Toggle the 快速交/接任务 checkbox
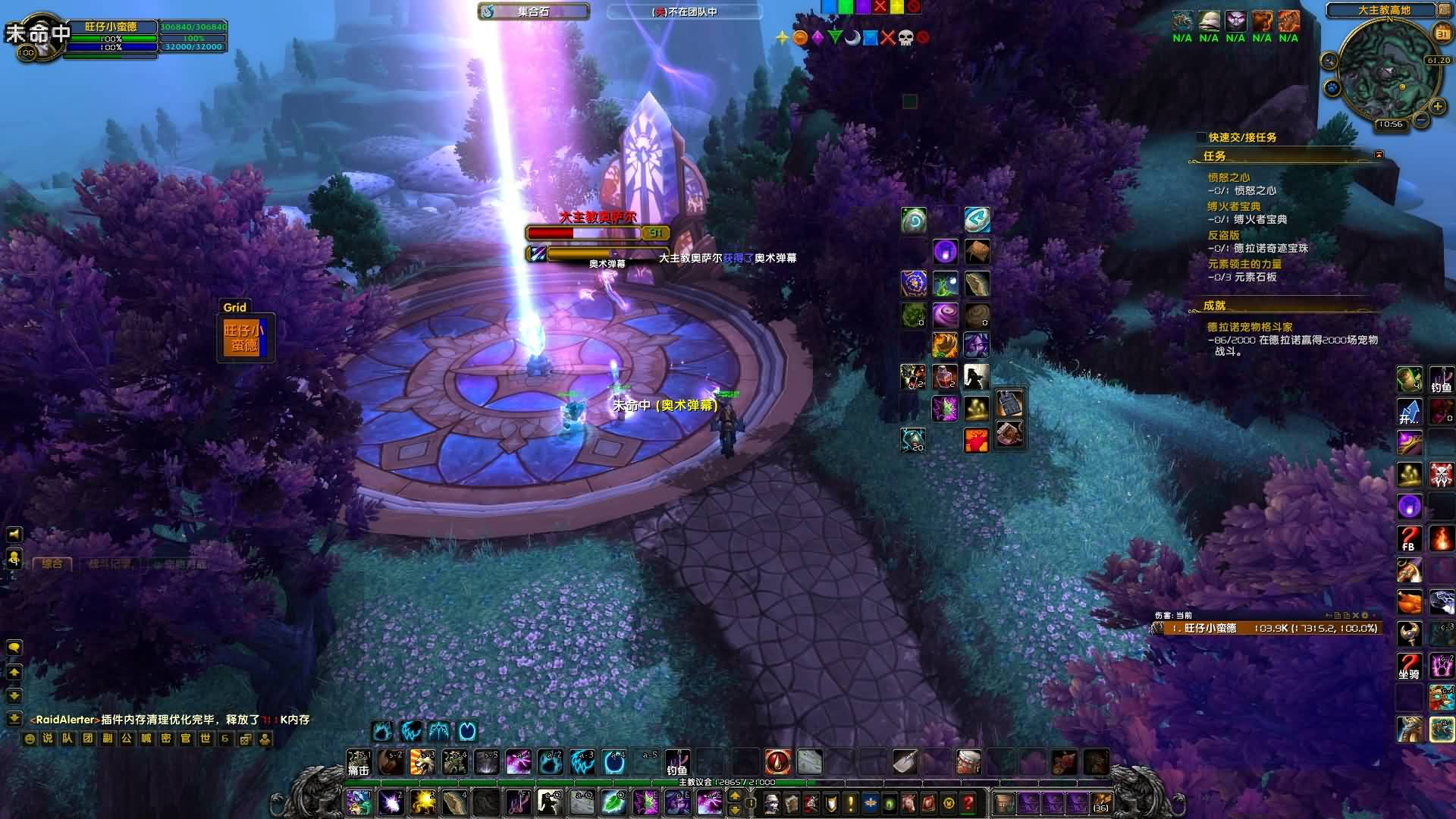Image resolution: width=1456 pixels, height=819 pixels. click(1201, 137)
